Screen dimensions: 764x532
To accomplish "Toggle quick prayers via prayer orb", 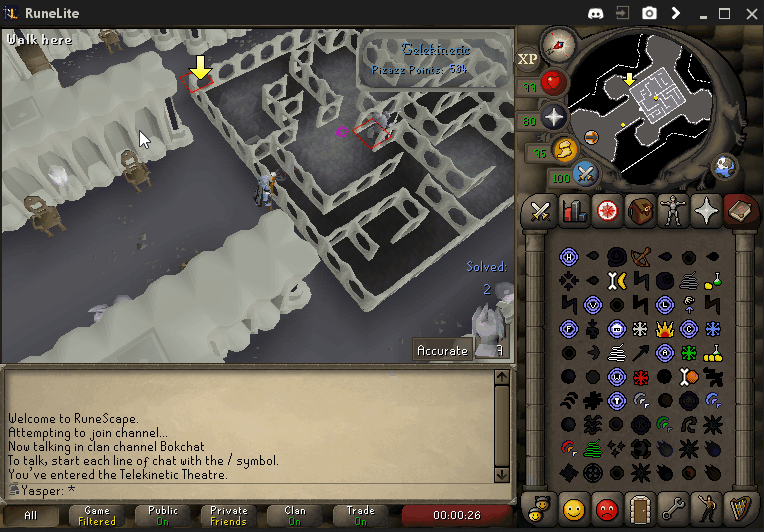I will click(555, 117).
